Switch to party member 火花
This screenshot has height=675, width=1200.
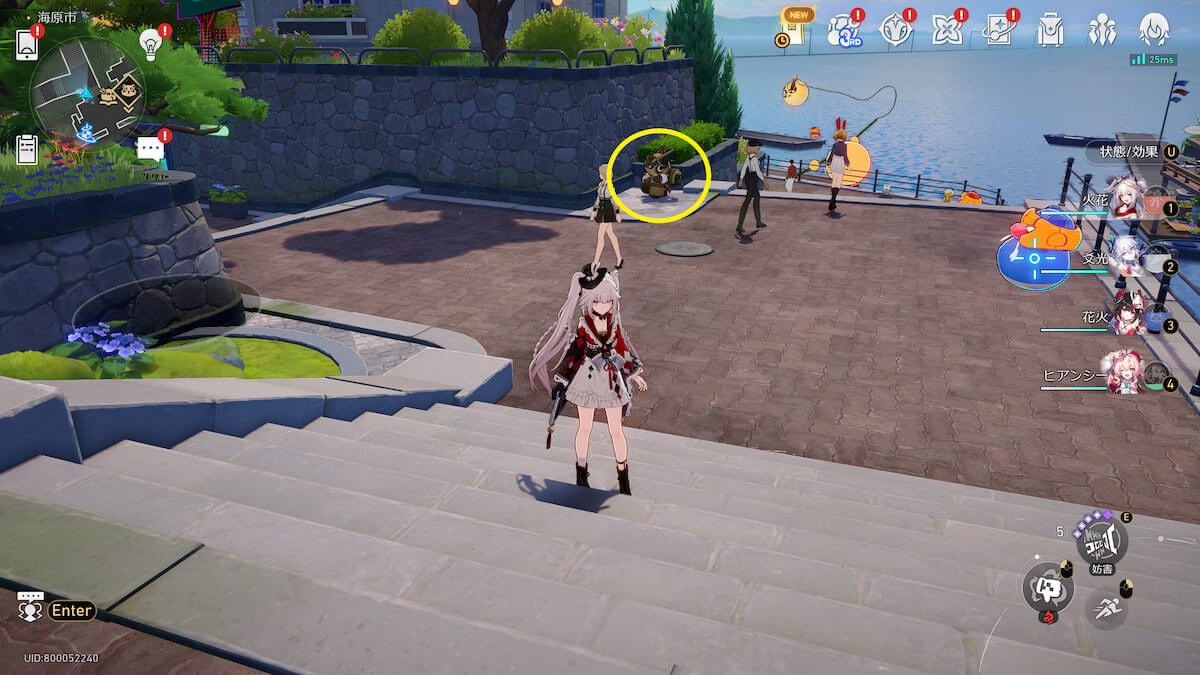click(x=1128, y=202)
